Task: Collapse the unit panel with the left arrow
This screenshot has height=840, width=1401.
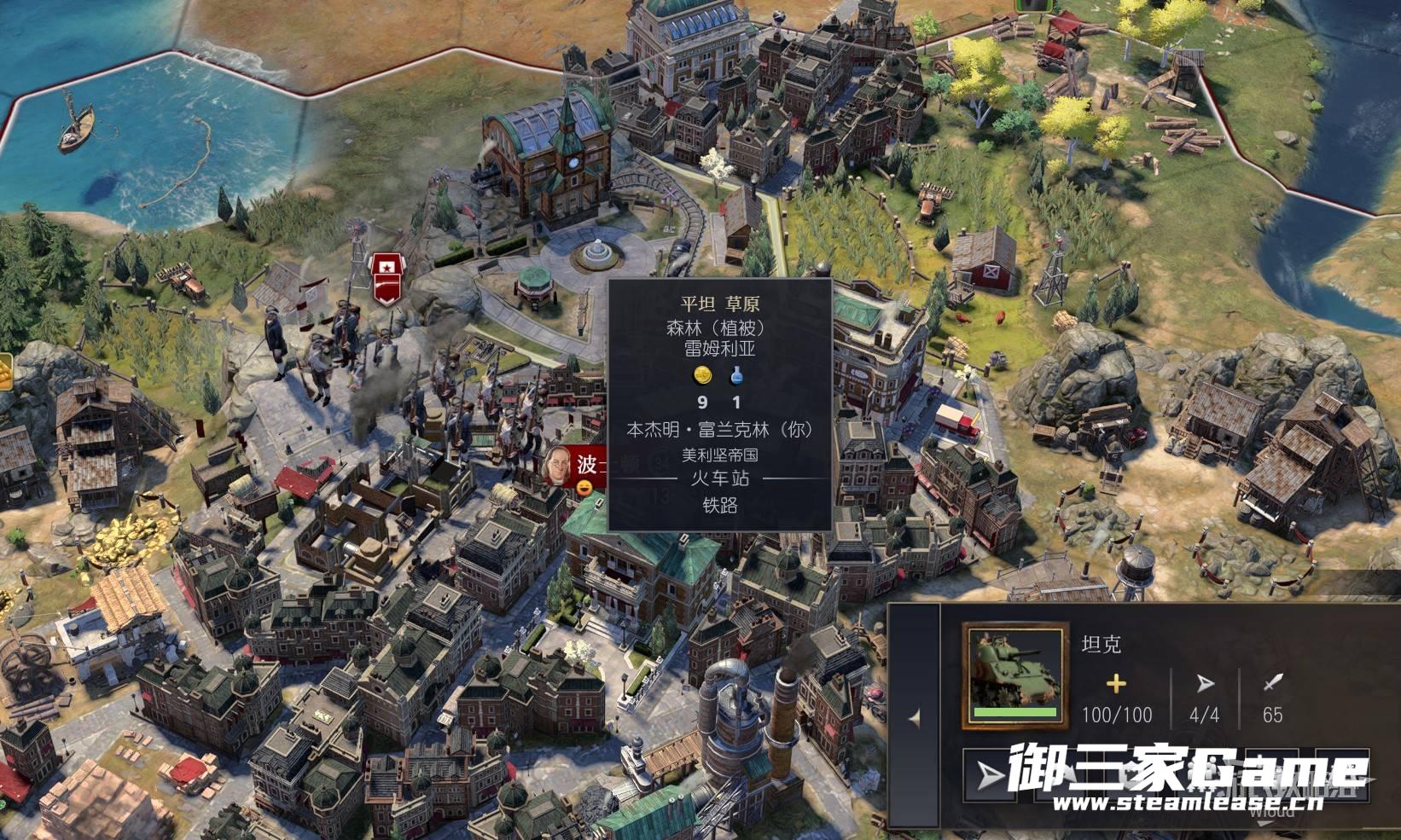Action: coord(915,718)
